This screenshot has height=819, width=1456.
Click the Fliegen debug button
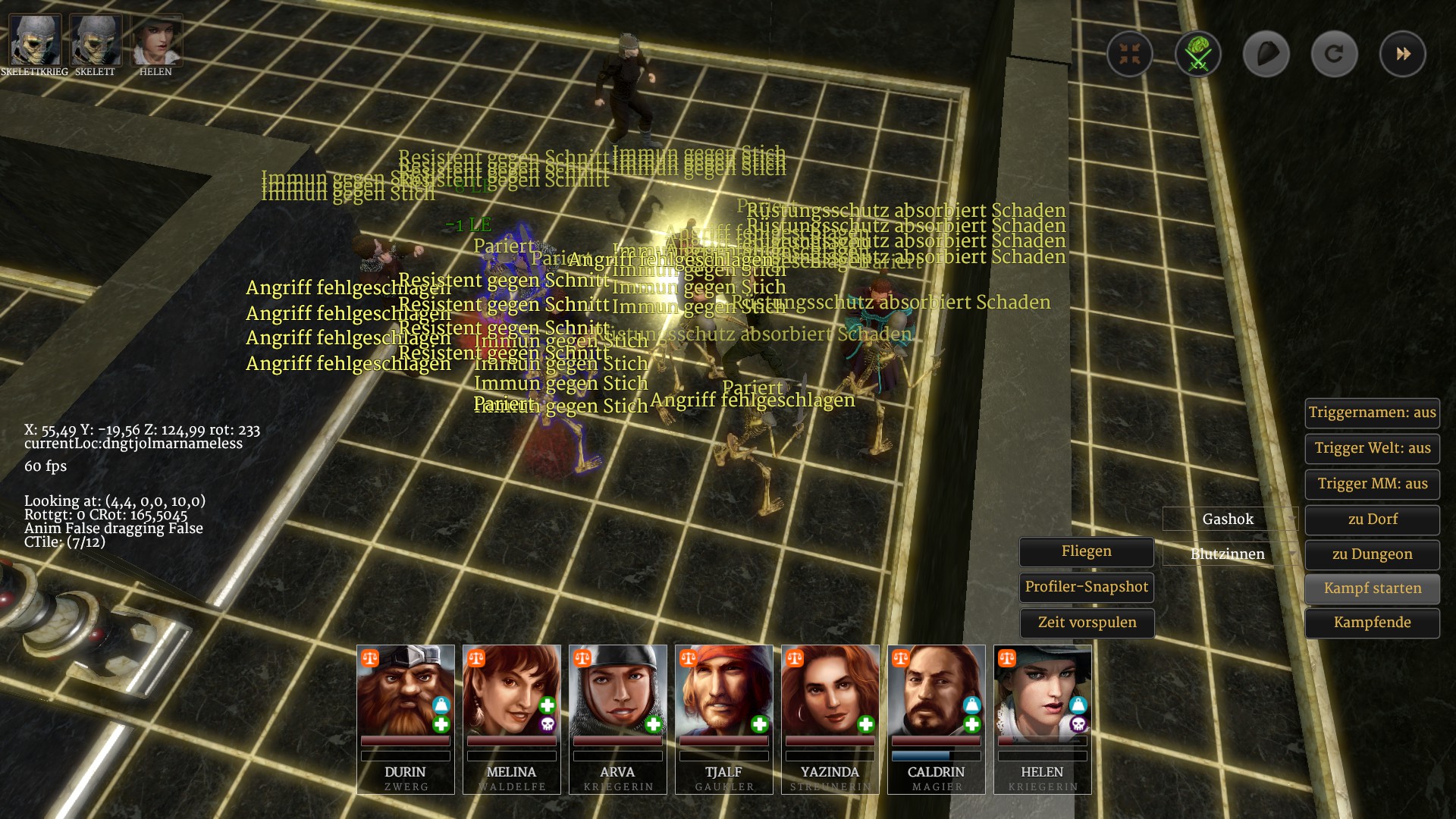[x=1086, y=552]
